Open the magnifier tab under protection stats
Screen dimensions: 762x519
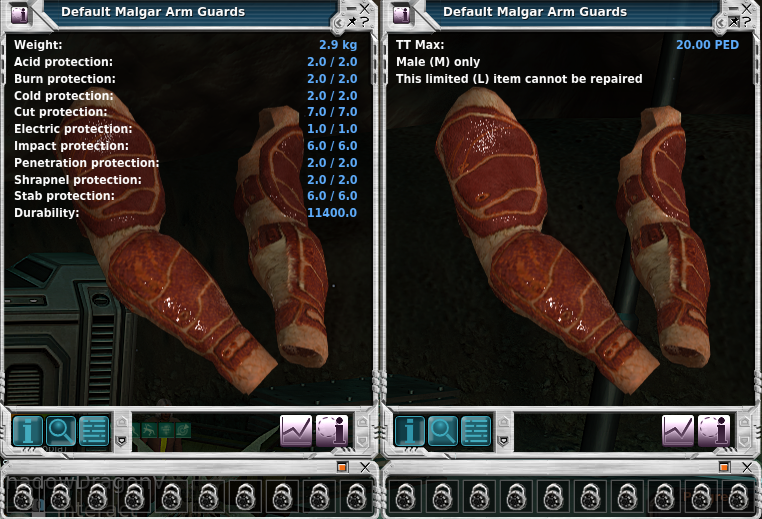pyautogui.click(x=61, y=431)
